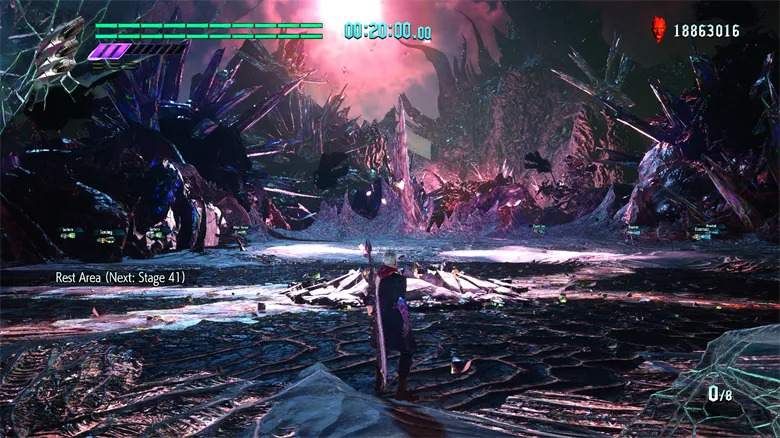Click the red orb currency icon

(x=659, y=29)
